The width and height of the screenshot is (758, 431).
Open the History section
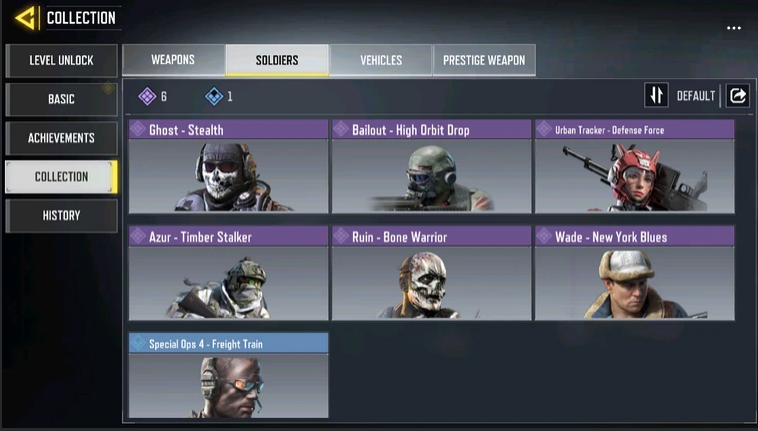click(61, 215)
